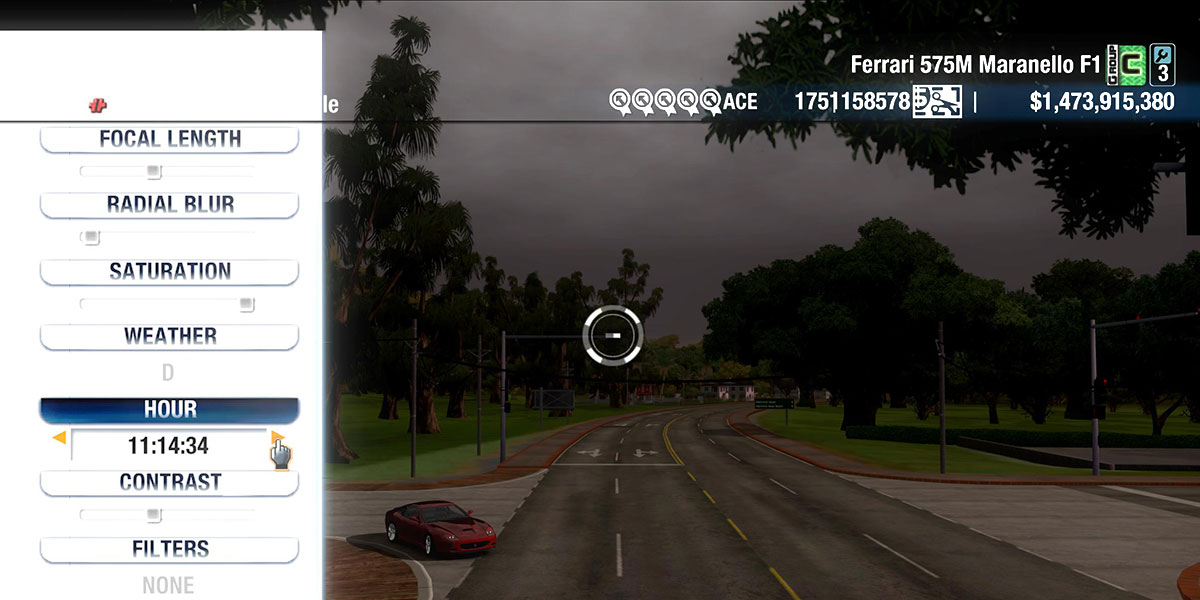1200x600 pixels.
Task: Click the hour time value field
Action: click(168, 446)
